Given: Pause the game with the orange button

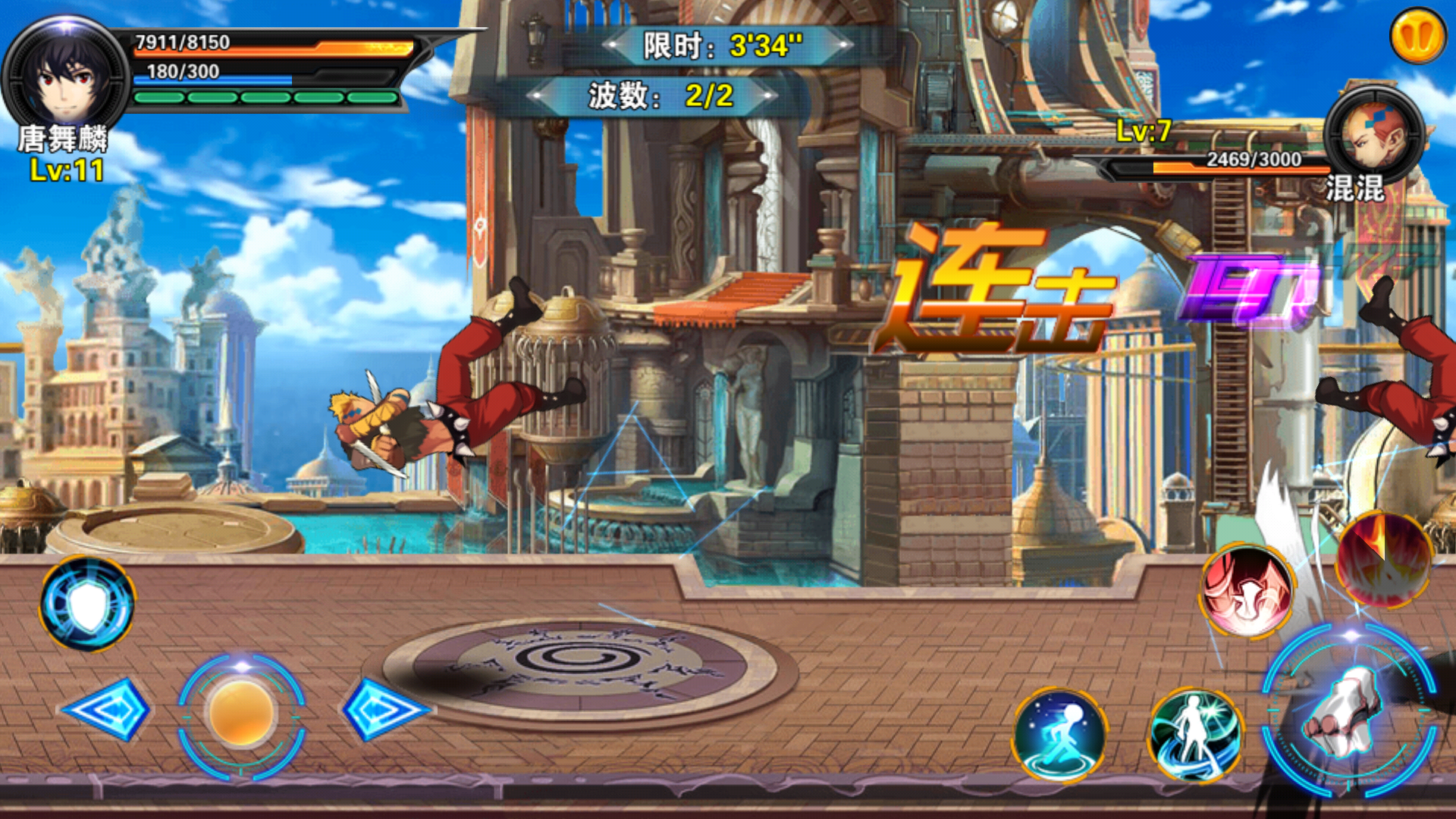Looking at the screenshot, I should click(x=1417, y=36).
